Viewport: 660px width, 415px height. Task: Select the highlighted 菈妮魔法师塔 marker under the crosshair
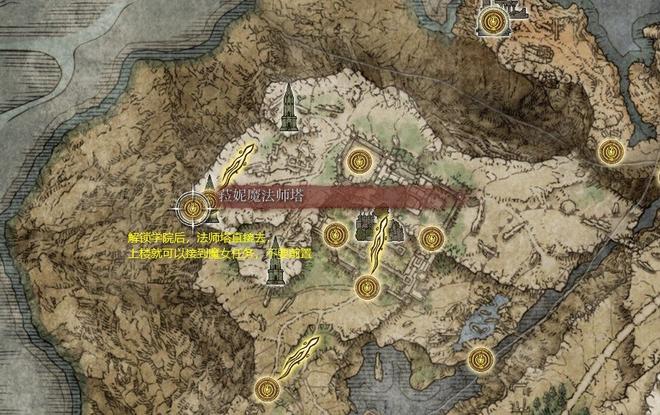(x=195, y=207)
